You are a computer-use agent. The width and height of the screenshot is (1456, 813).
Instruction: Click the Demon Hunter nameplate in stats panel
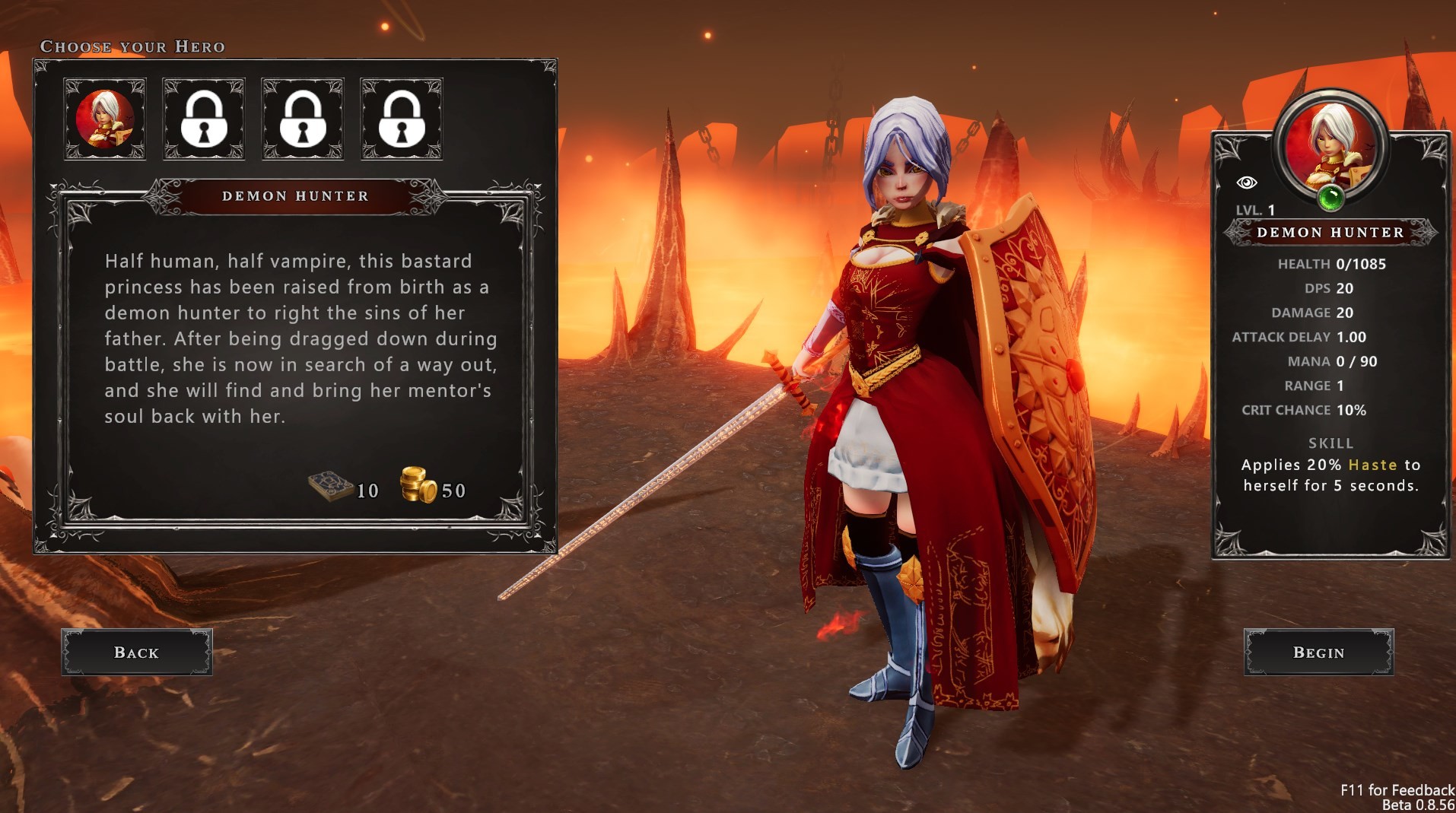1332,233
